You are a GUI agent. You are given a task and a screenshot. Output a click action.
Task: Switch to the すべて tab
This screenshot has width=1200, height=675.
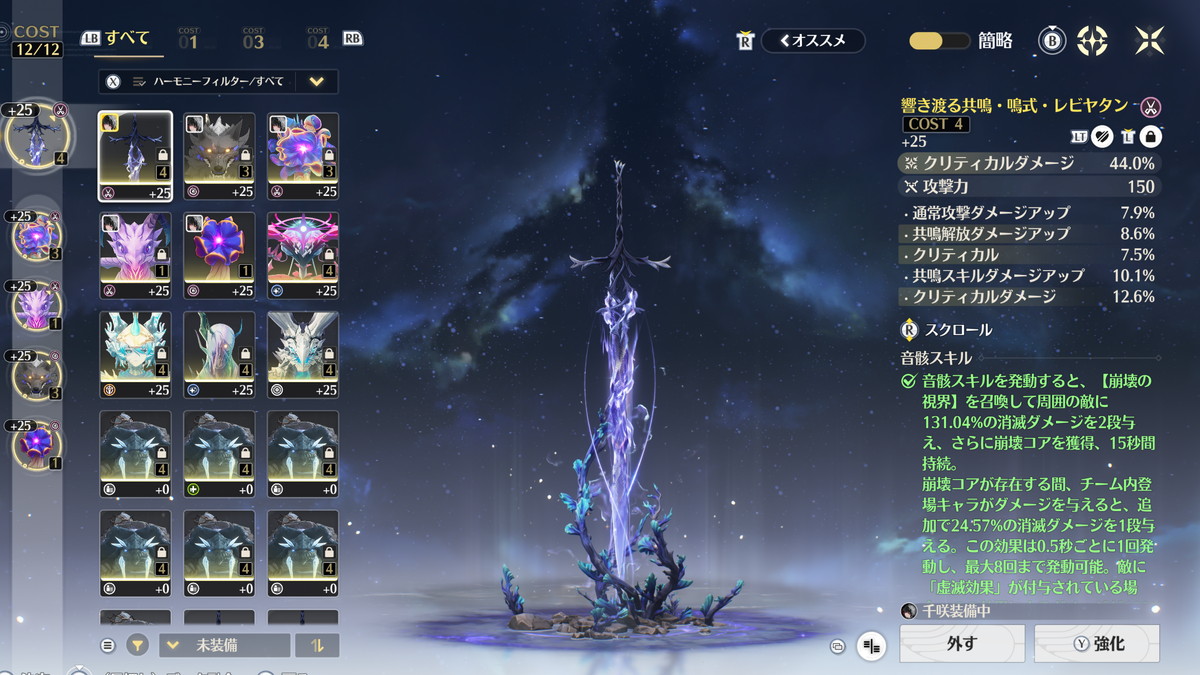point(127,39)
